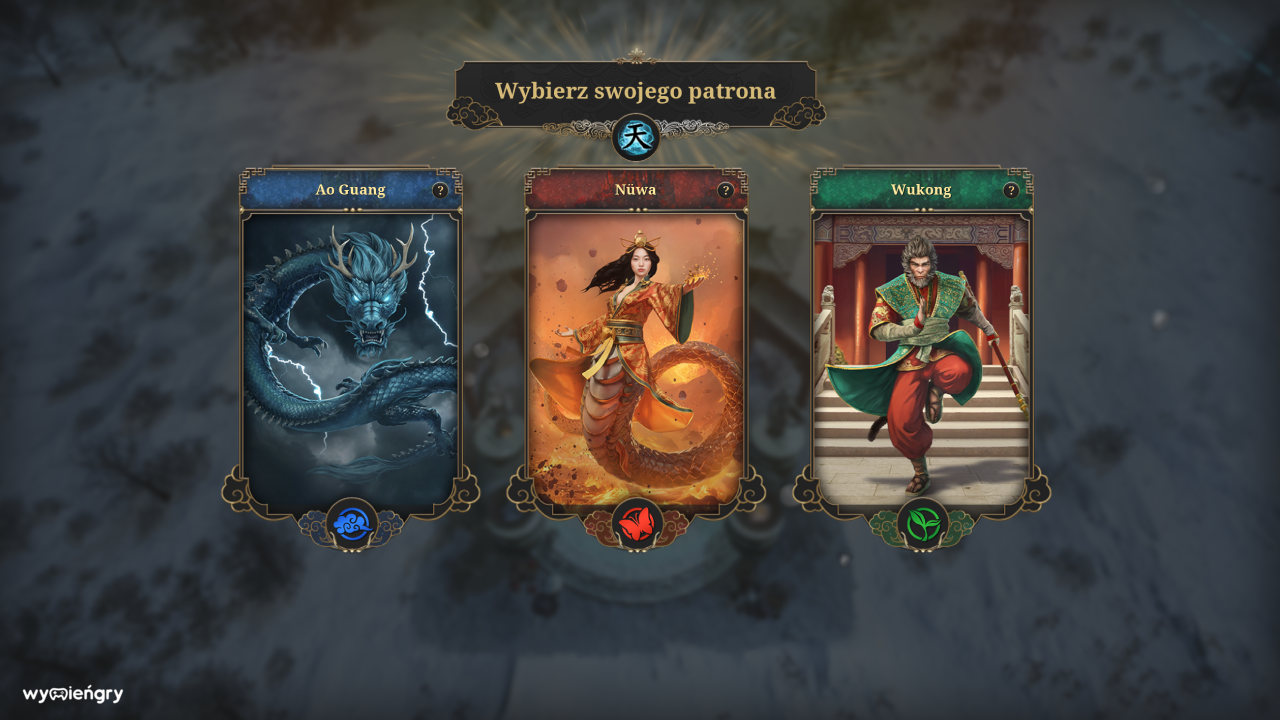Click the red header strip on Nüwa's card
The width and height of the screenshot is (1280, 720).
pyautogui.click(x=637, y=189)
